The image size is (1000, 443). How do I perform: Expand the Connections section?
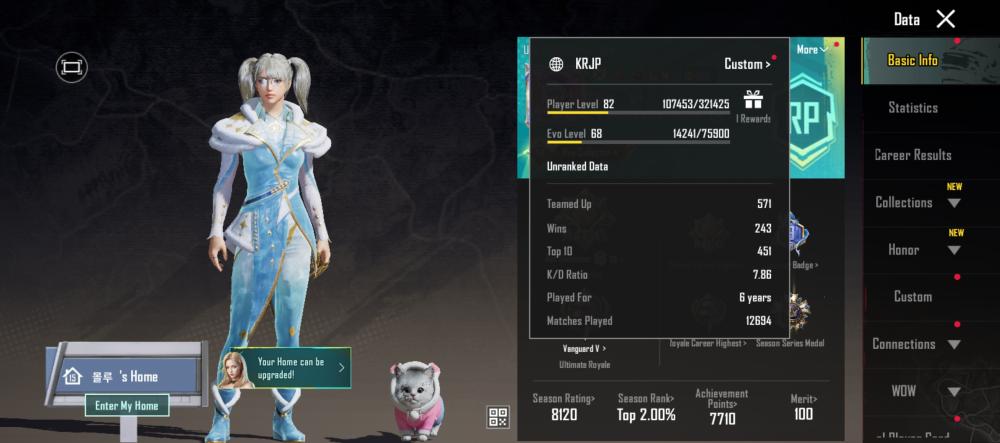click(916, 344)
